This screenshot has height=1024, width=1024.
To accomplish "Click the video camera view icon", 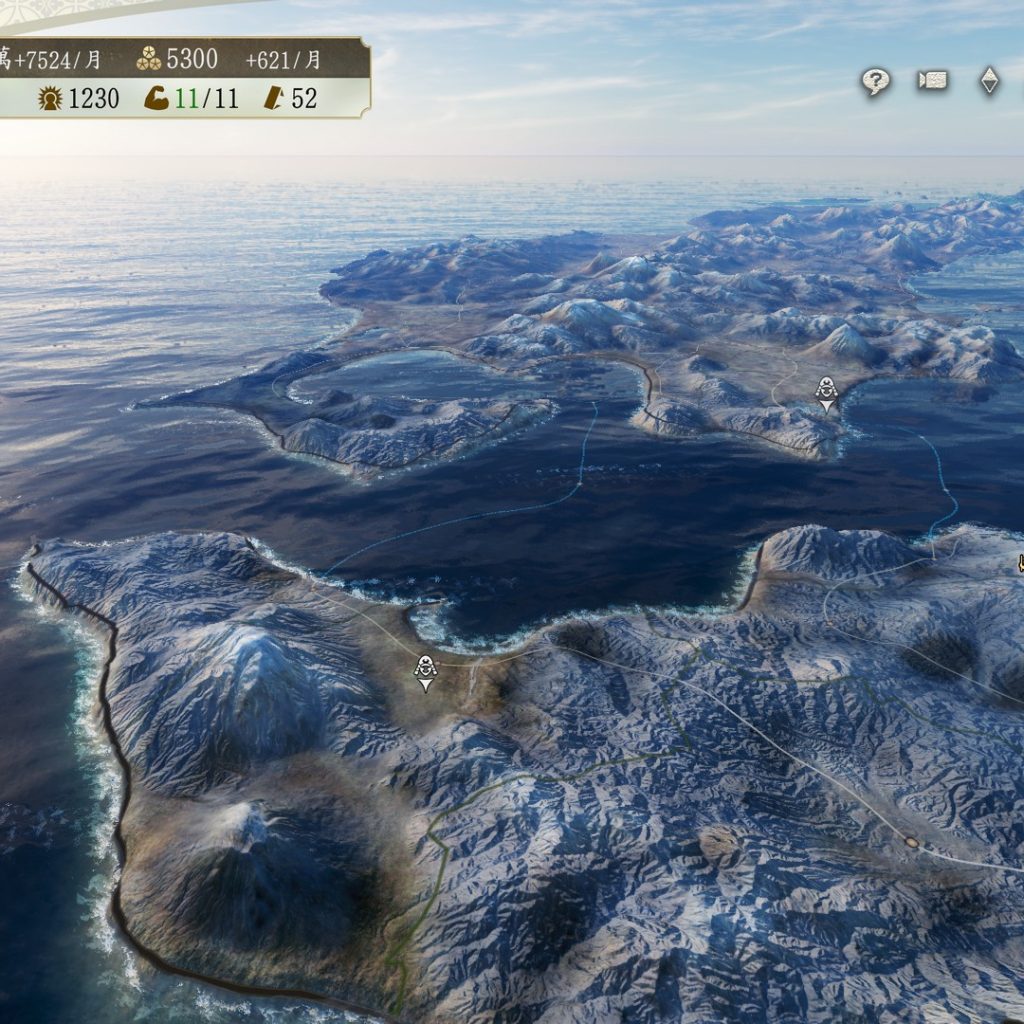I will point(932,81).
